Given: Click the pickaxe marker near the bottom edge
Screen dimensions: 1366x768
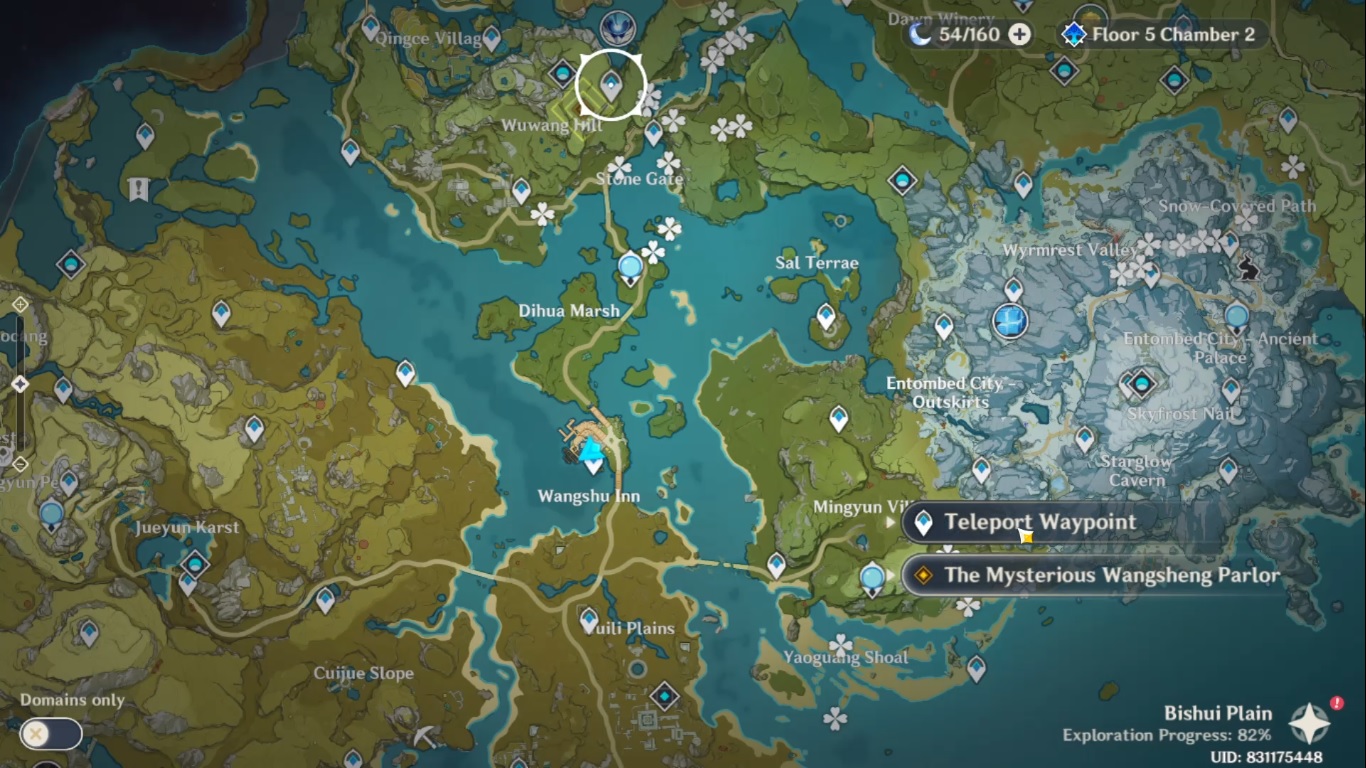Looking at the screenshot, I should pyautogui.click(x=424, y=737).
